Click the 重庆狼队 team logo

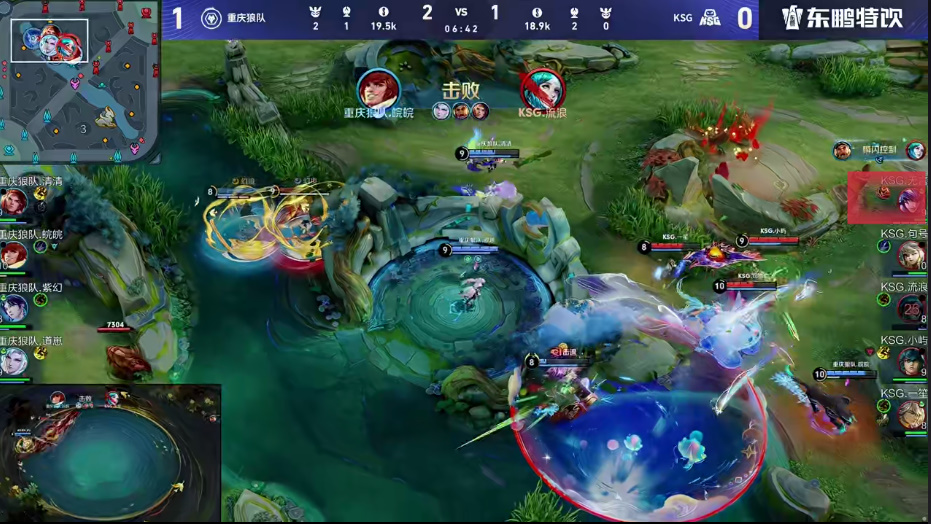(211, 18)
